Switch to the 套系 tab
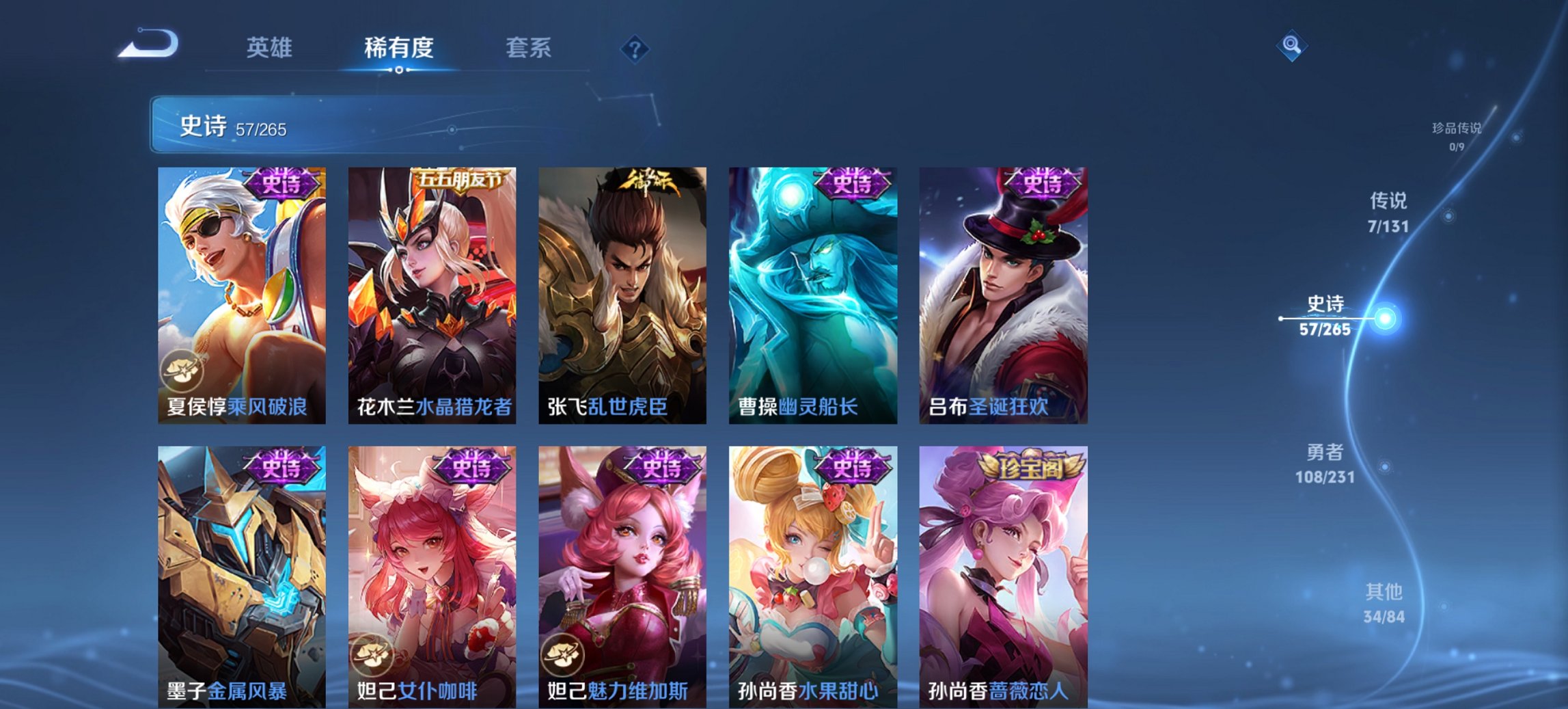This screenshot has width=1568, height=709. coord(529,48)
